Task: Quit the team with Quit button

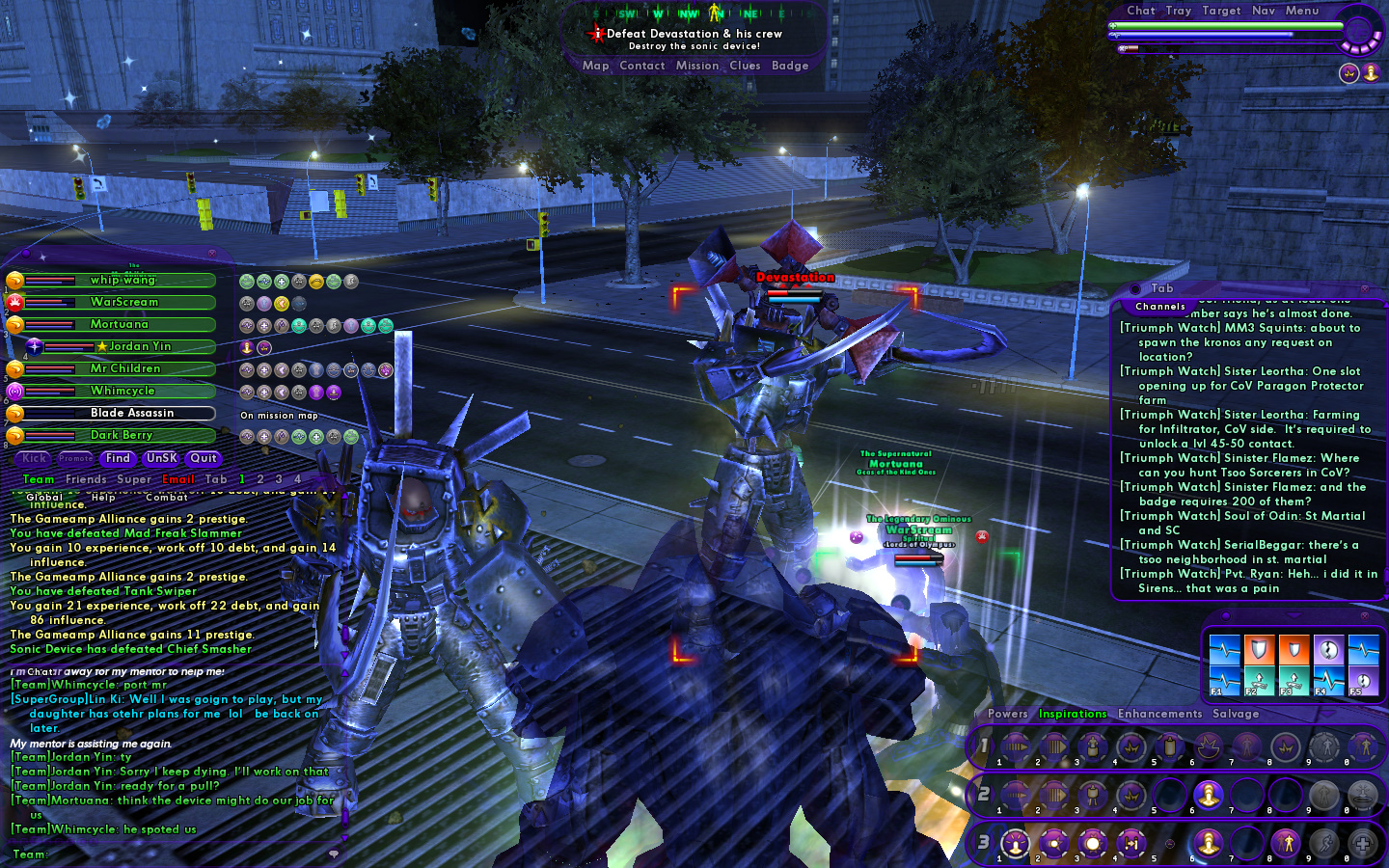Action: pos(203,458)
